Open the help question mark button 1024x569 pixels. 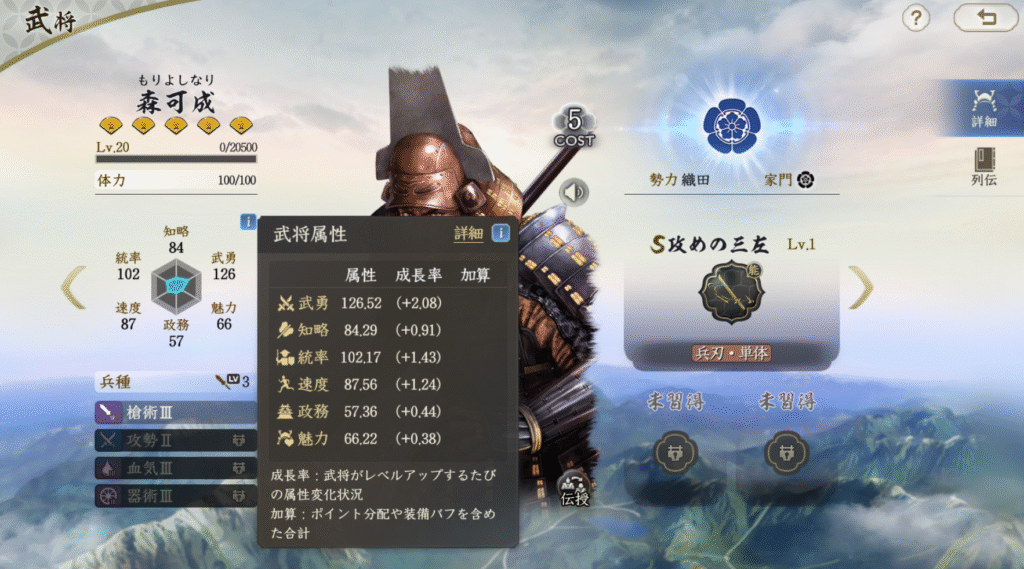[x=917, y=18]
